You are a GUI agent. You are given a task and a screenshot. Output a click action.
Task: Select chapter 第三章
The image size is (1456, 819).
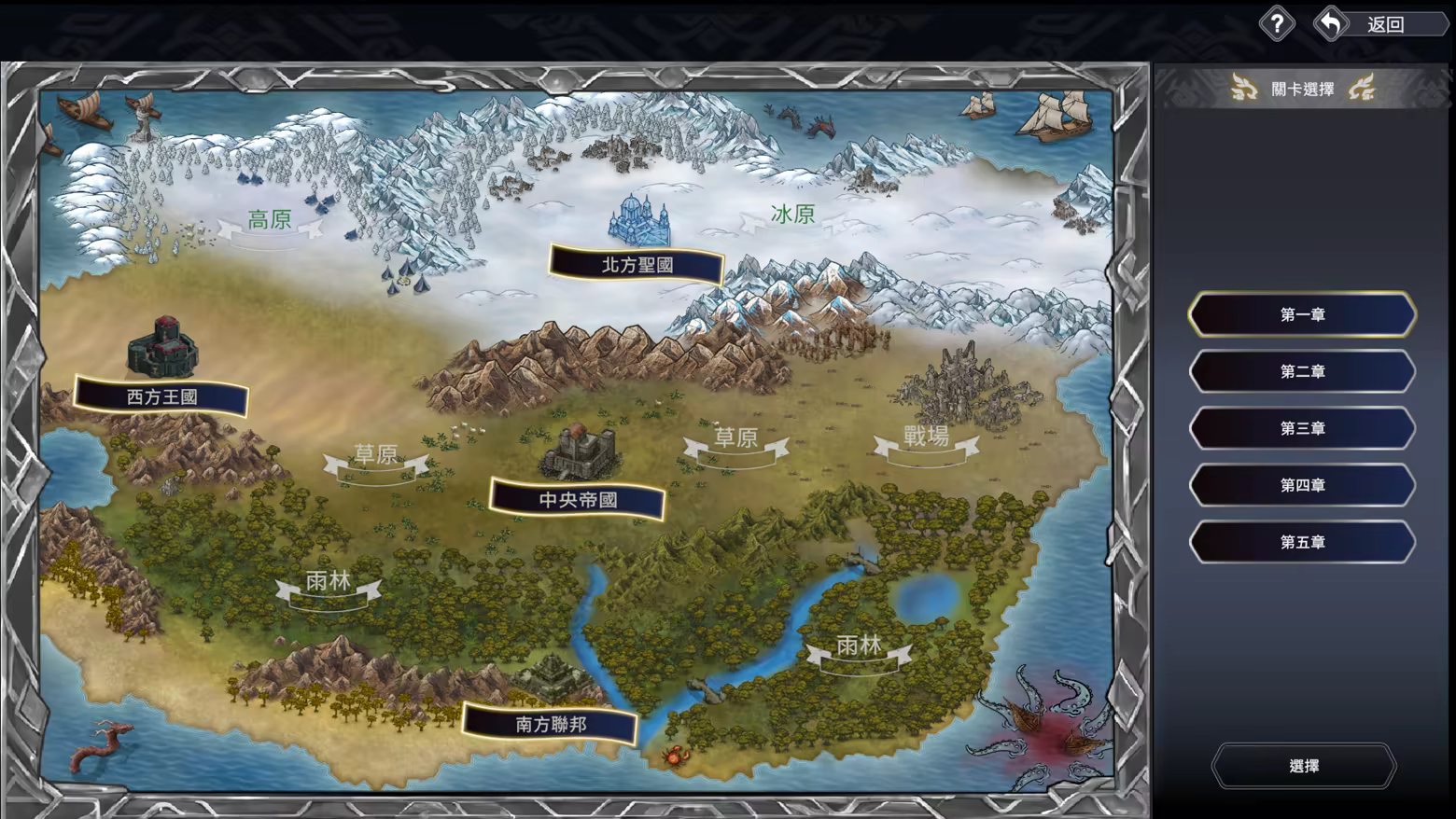click(1301, 428)
